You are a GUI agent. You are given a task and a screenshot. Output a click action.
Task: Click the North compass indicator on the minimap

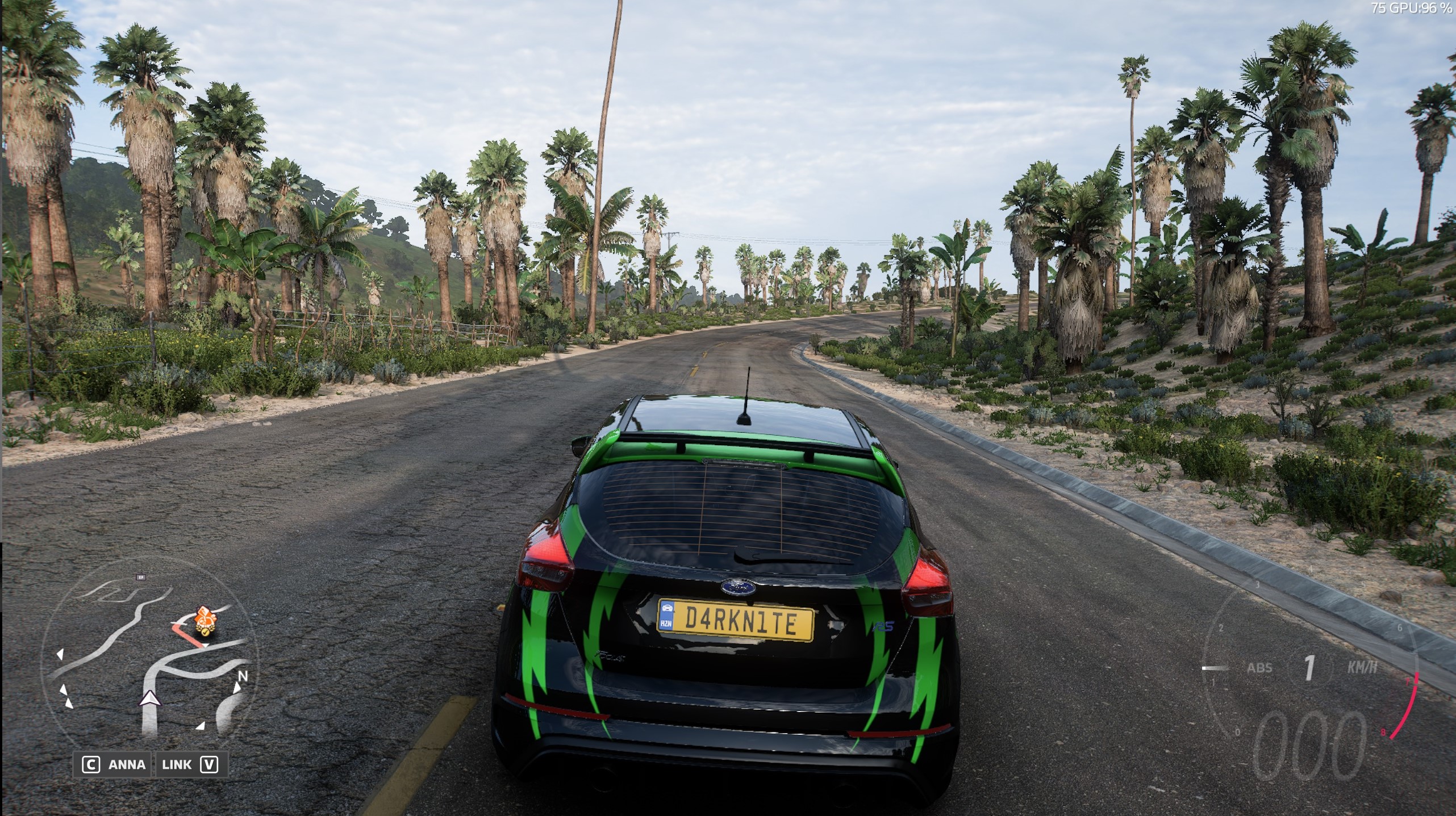coord(243,676)
